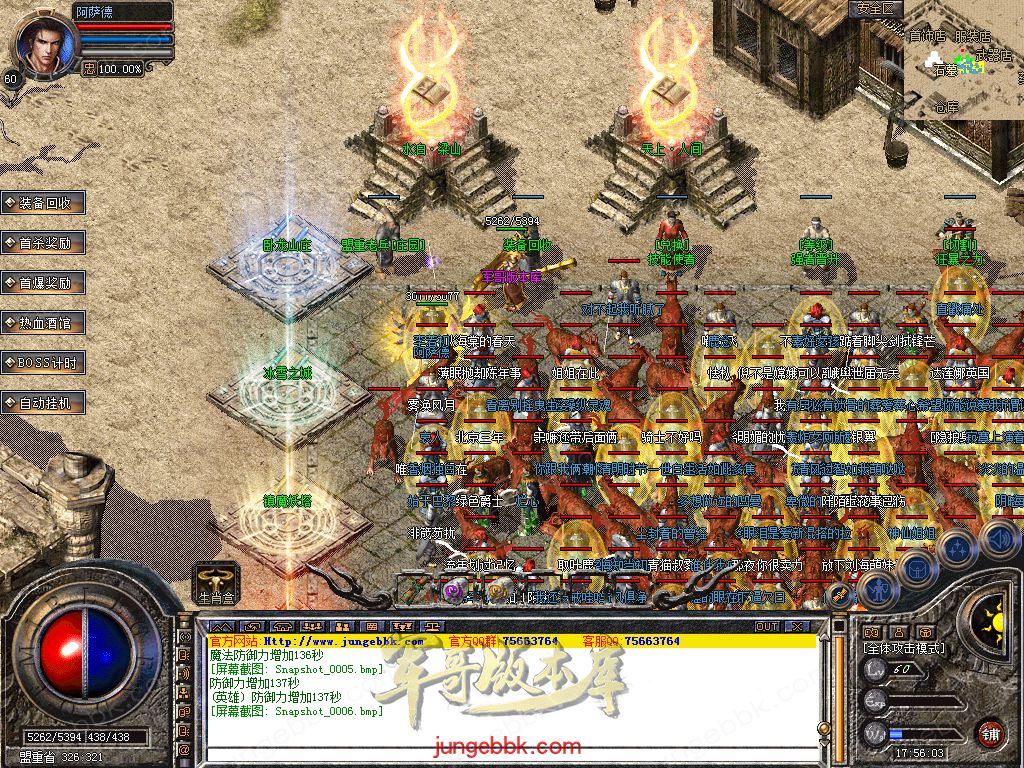Screen dimensions: 1024x768
Task: Open the bag via the chest icon
Action: 916,567
